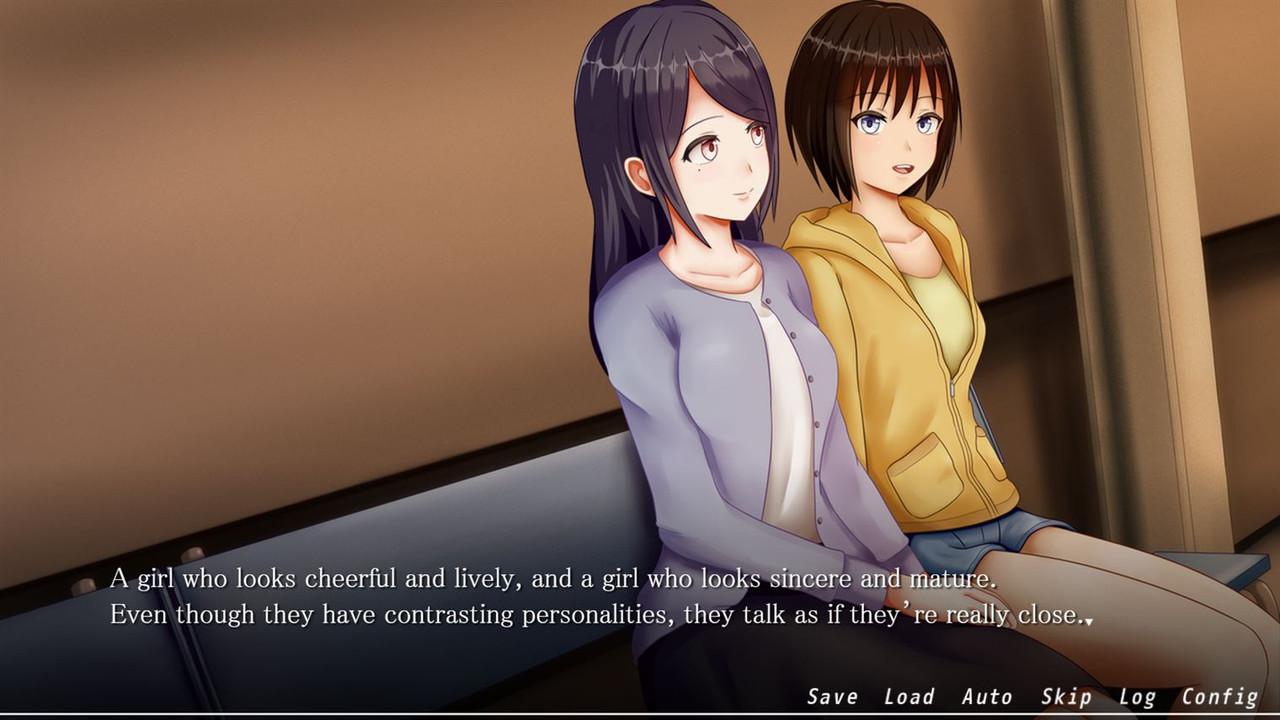
Task: Open the backlog via the Log option
Action: (1138, 696)
